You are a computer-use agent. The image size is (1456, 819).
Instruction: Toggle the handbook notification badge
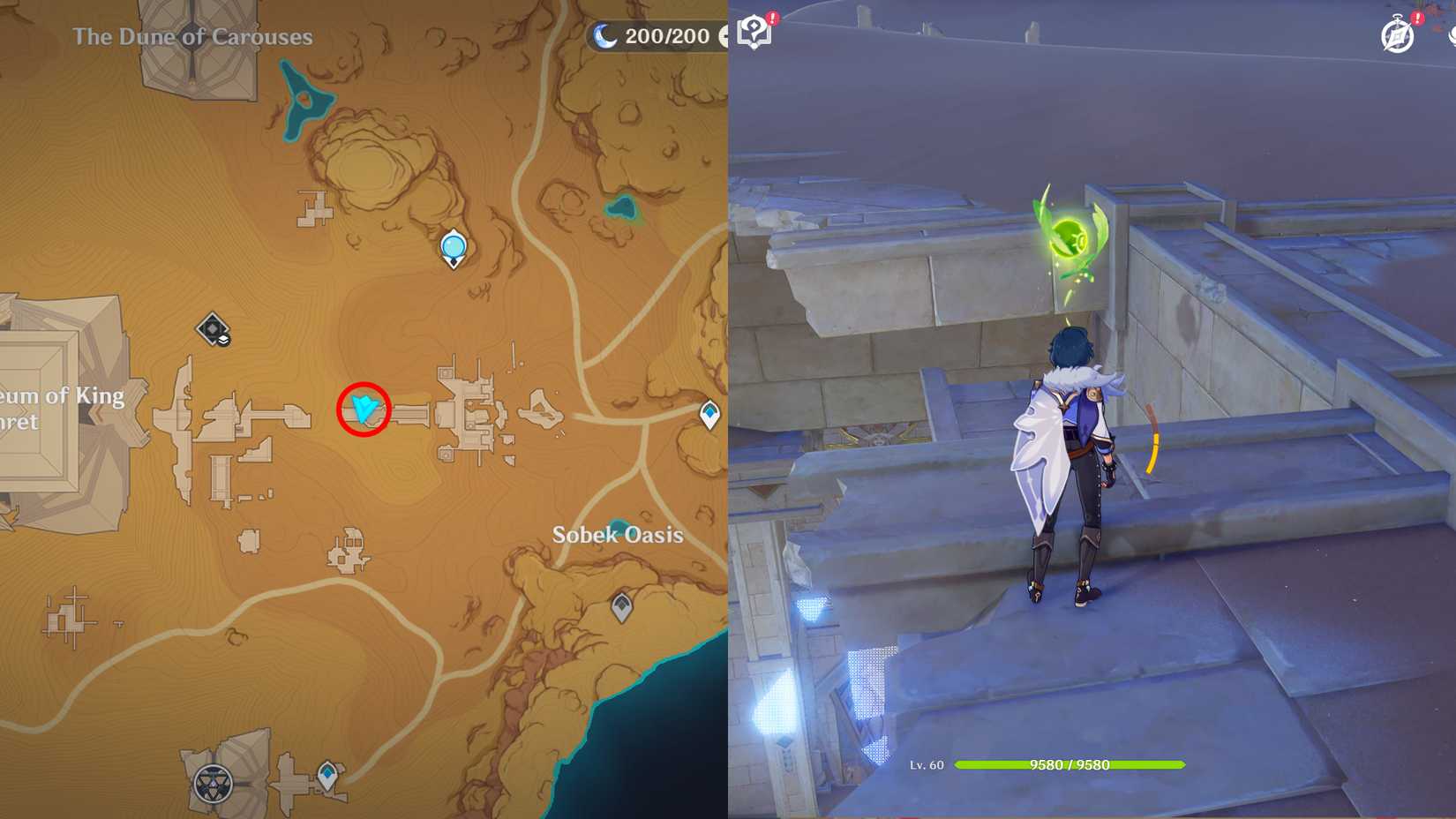click(771, 16)
